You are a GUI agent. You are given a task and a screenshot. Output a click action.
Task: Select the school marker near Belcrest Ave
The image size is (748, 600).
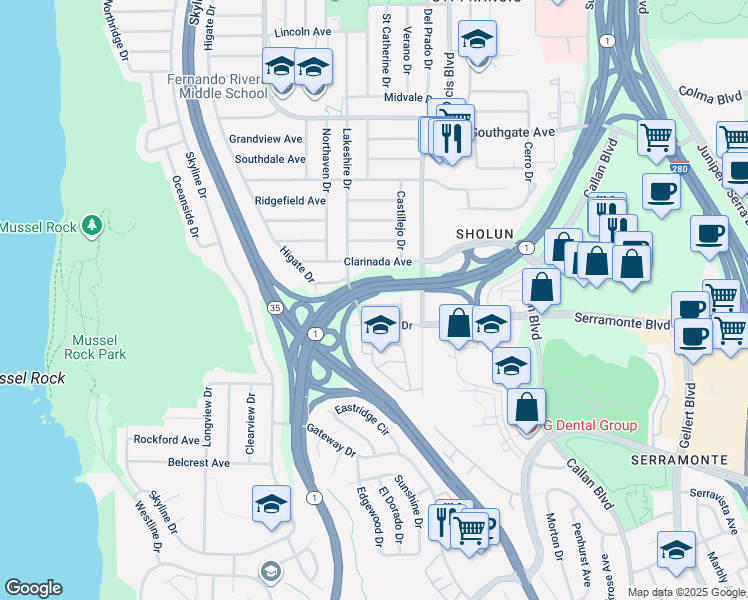271,505
